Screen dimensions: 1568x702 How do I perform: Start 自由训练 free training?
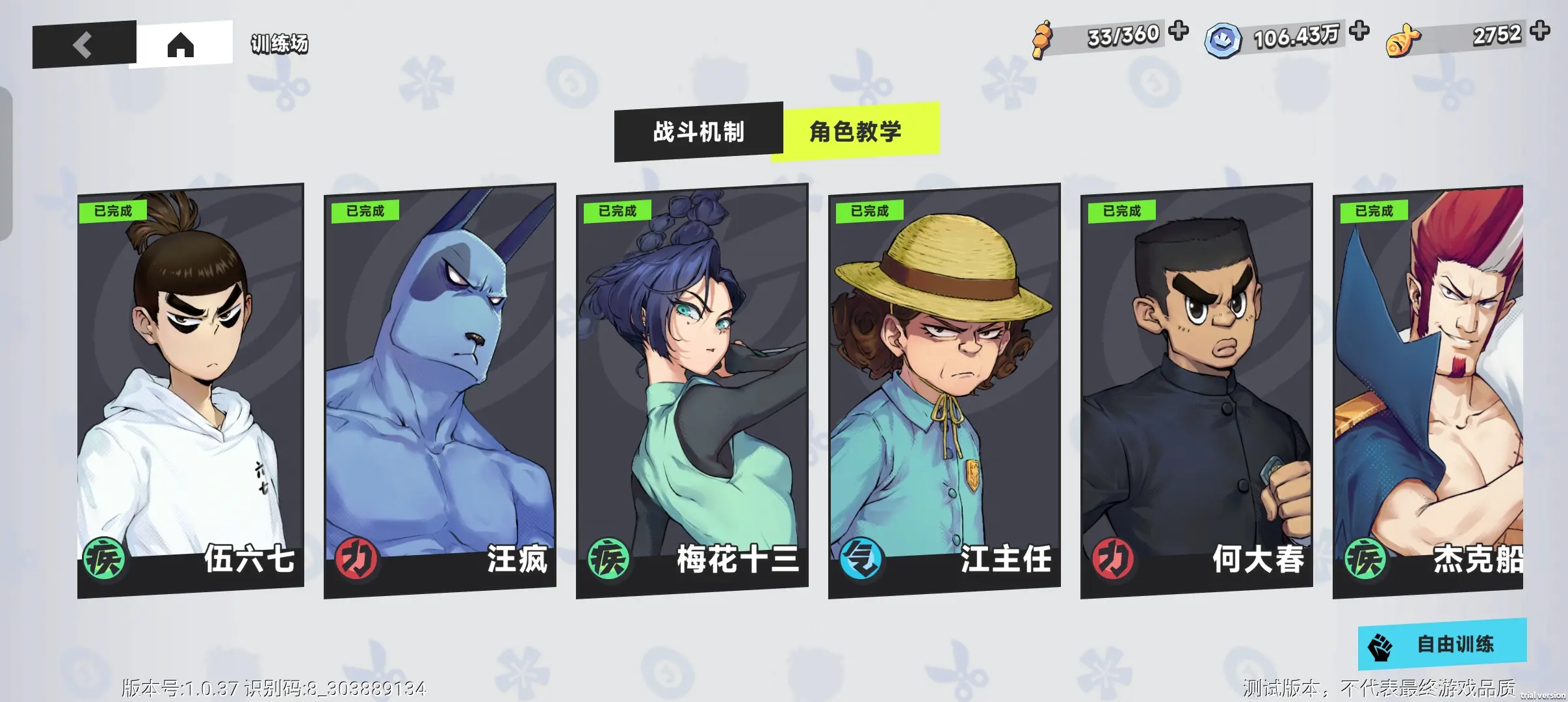[1442, 644]
